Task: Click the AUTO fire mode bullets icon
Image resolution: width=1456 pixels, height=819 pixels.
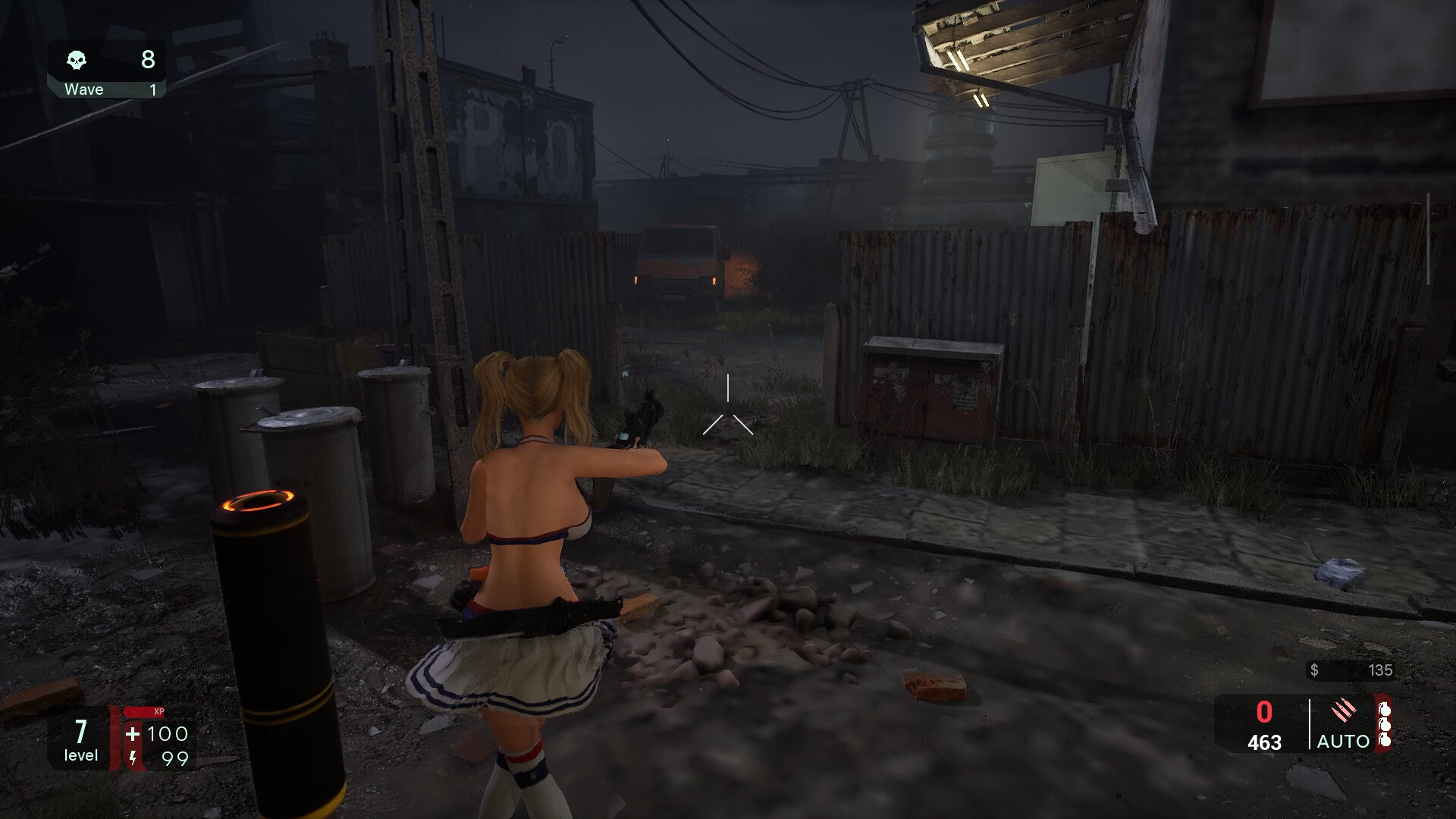Action: (x=1343, y=711)
